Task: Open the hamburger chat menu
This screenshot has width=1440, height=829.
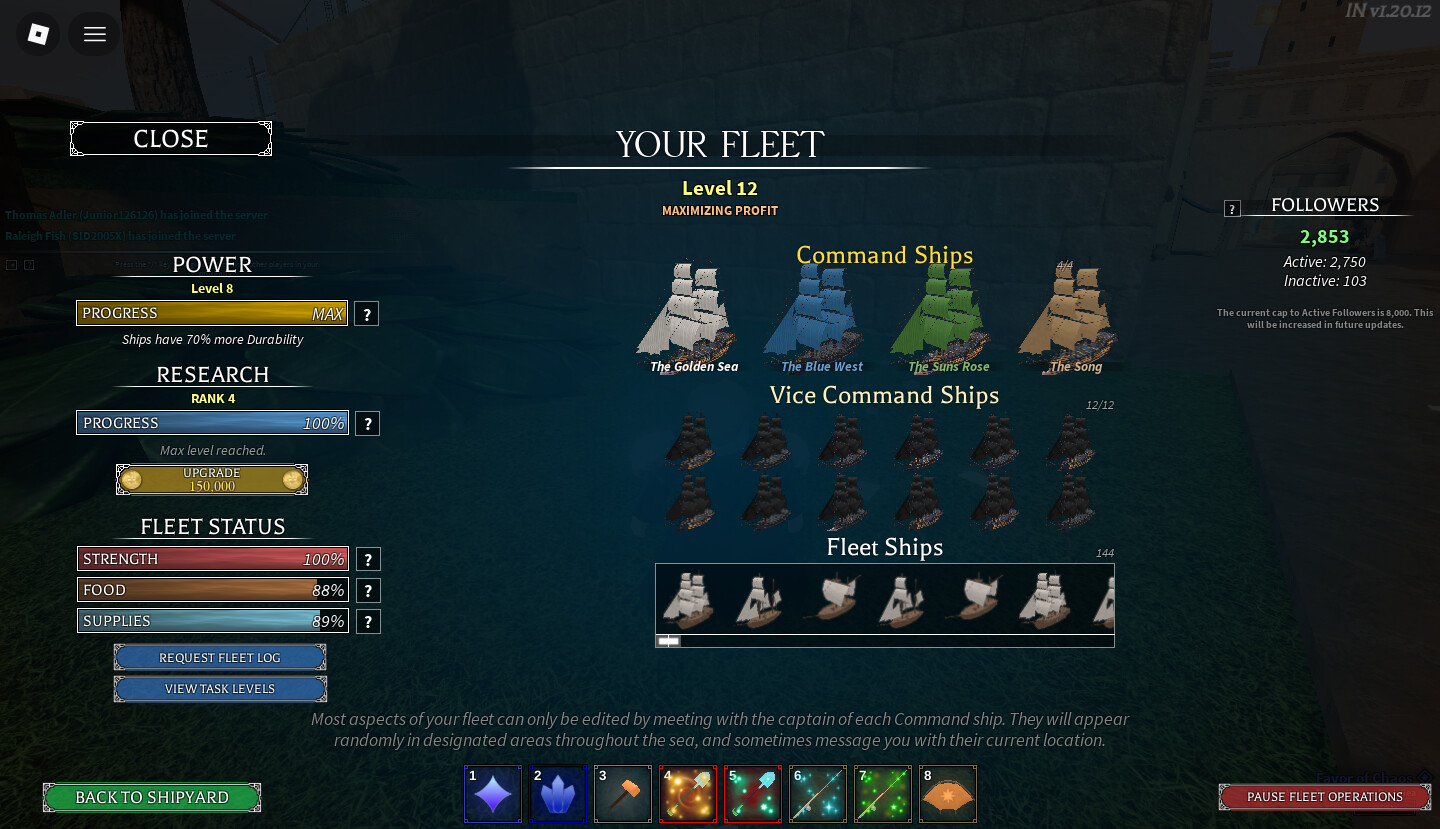Action: [x=95, y=34]
